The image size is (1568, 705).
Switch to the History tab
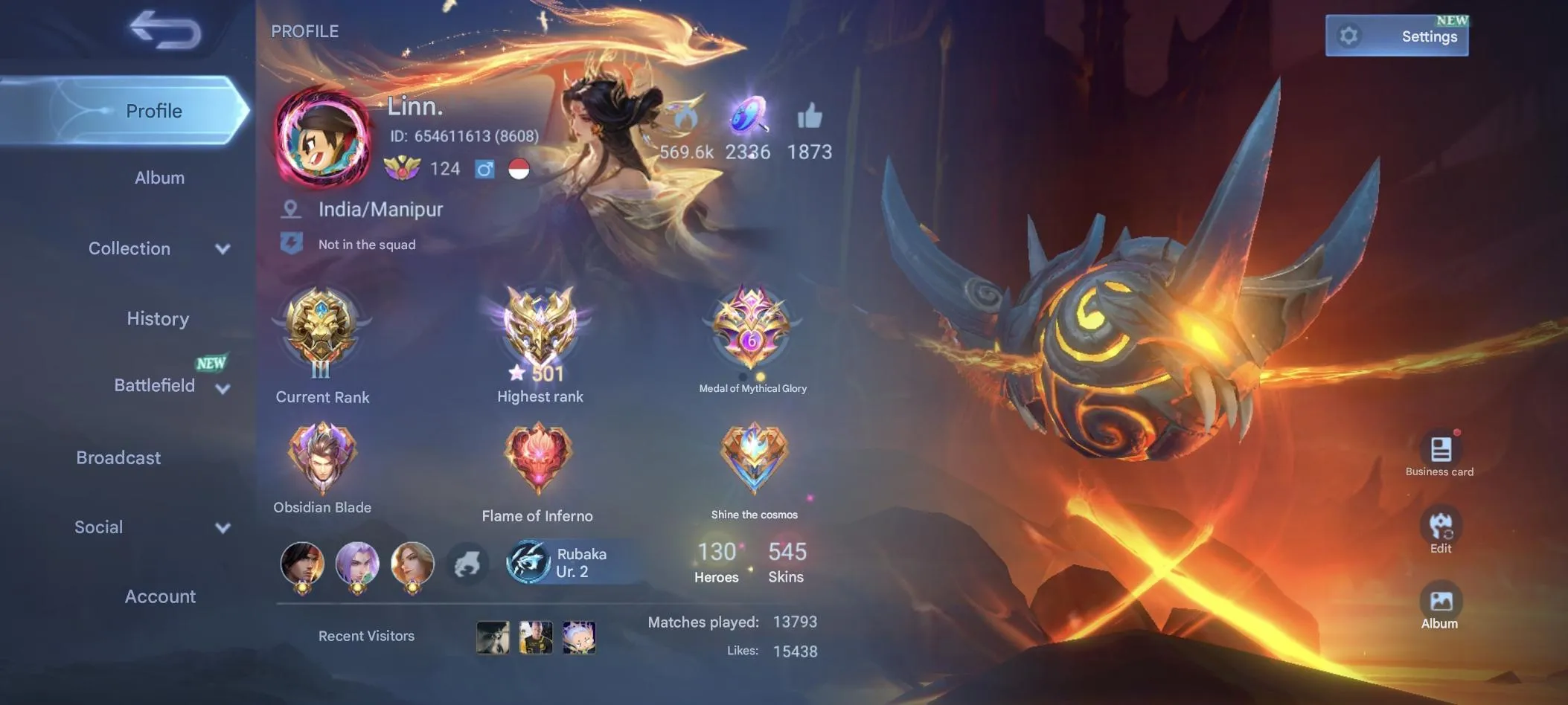(157, 318)
